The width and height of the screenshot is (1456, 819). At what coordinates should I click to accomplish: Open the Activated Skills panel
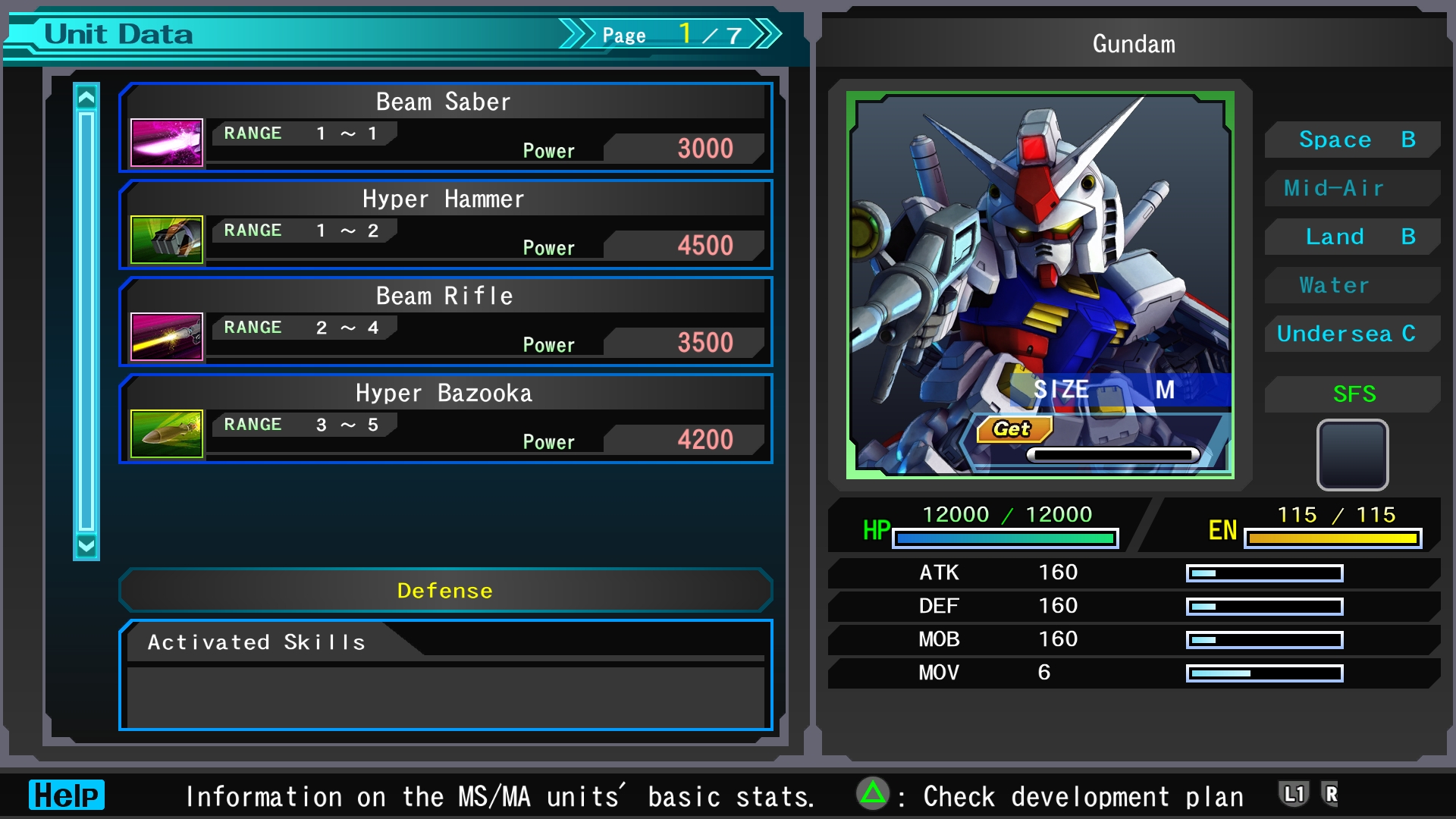(x=446, y=675)
